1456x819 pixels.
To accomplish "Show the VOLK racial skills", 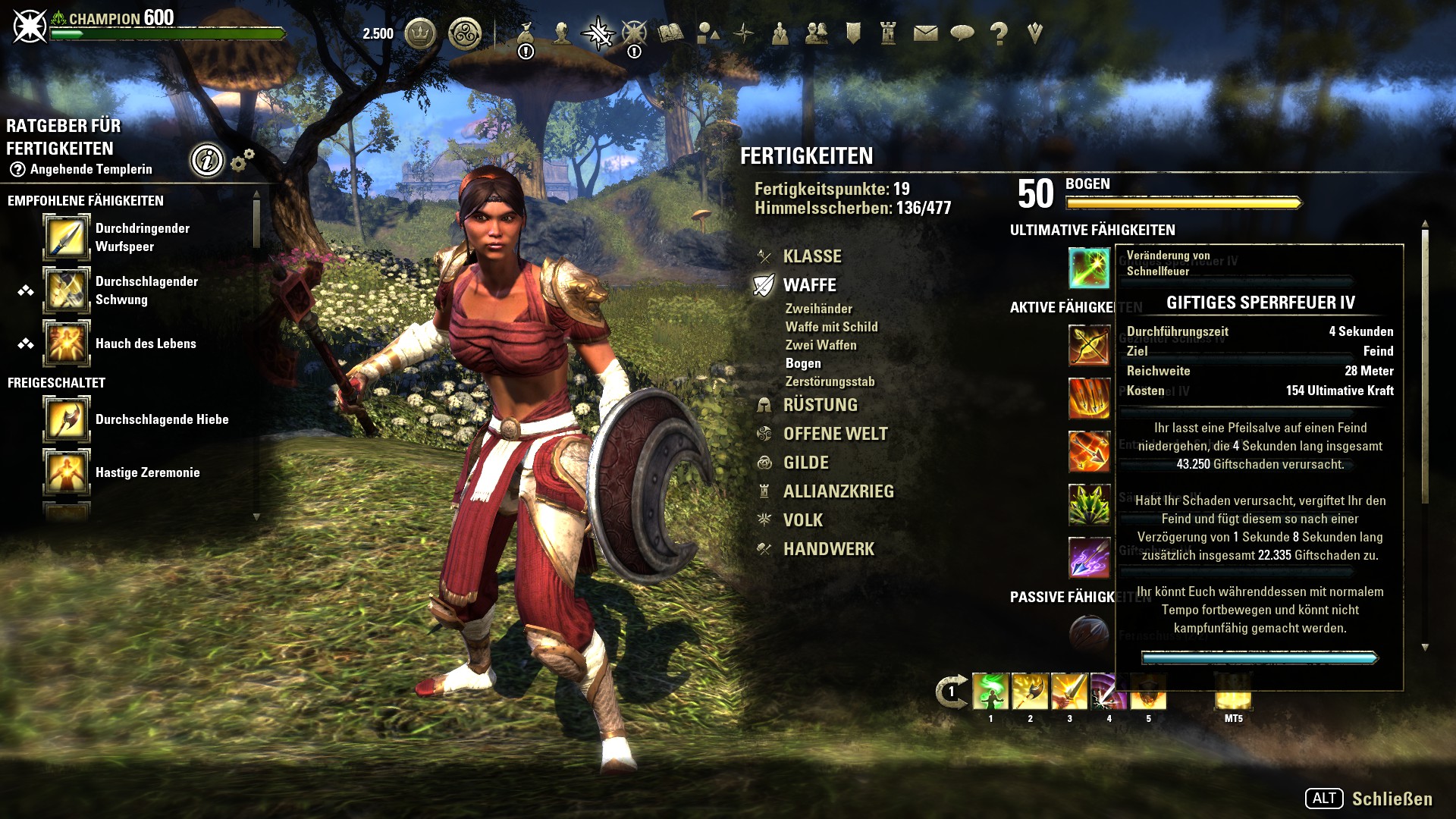I will 802,520.
